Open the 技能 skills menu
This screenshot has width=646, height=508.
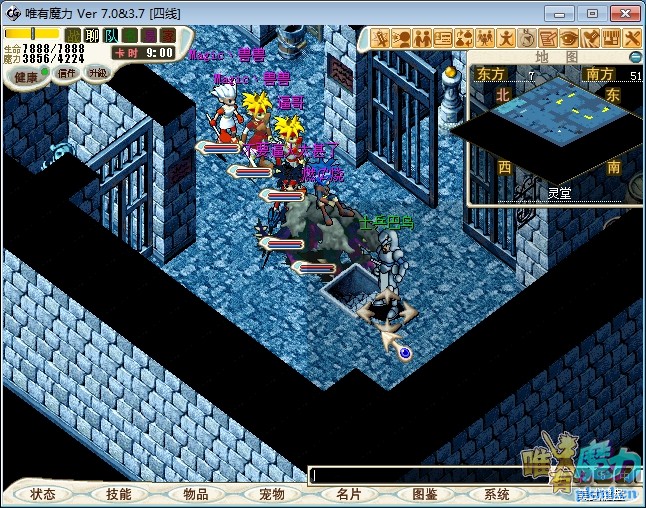click(x=118, y=494)
